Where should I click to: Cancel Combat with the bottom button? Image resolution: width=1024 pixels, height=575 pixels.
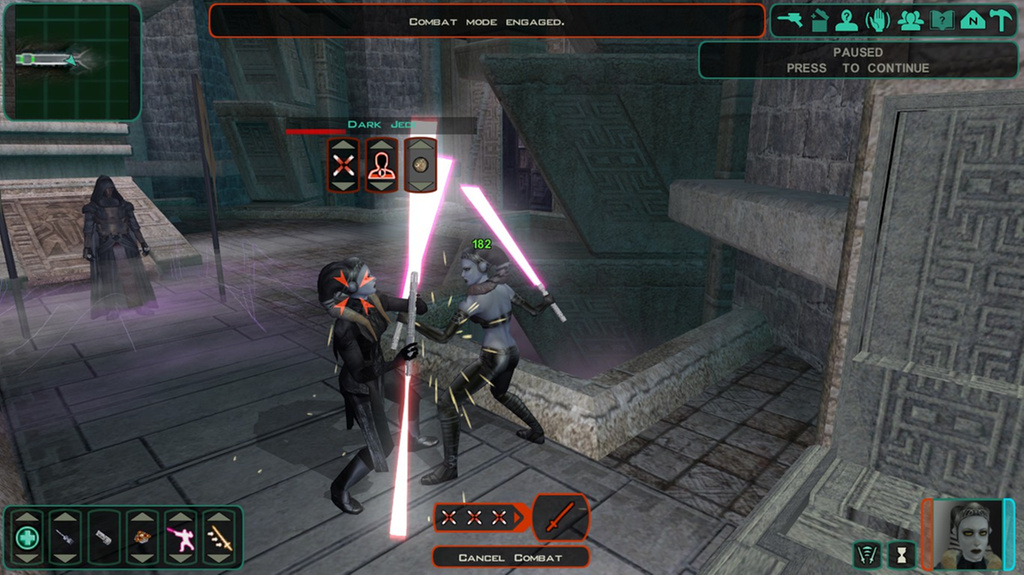(510, 557)
